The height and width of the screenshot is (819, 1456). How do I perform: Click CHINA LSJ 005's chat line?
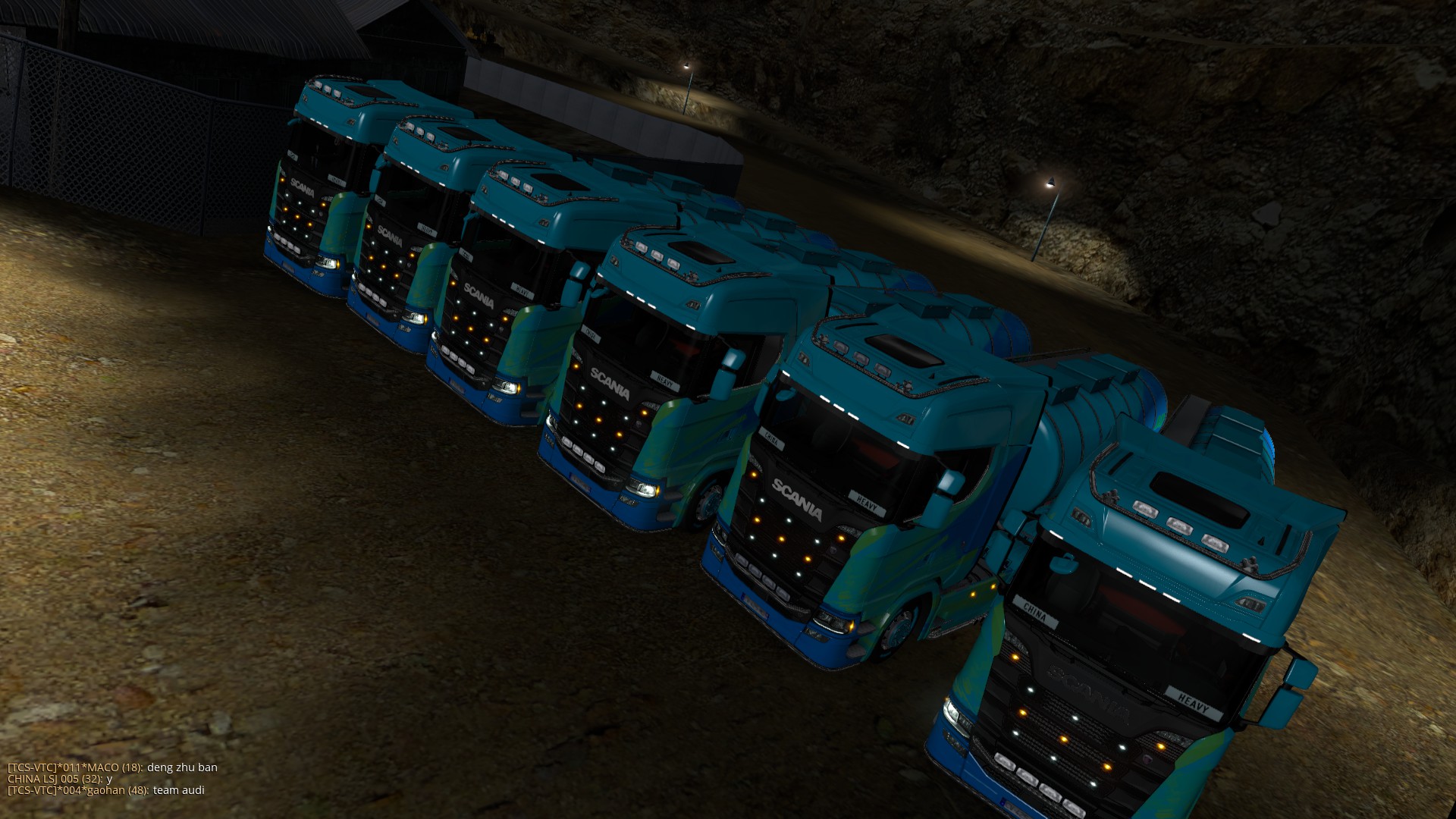click(60, 778)
